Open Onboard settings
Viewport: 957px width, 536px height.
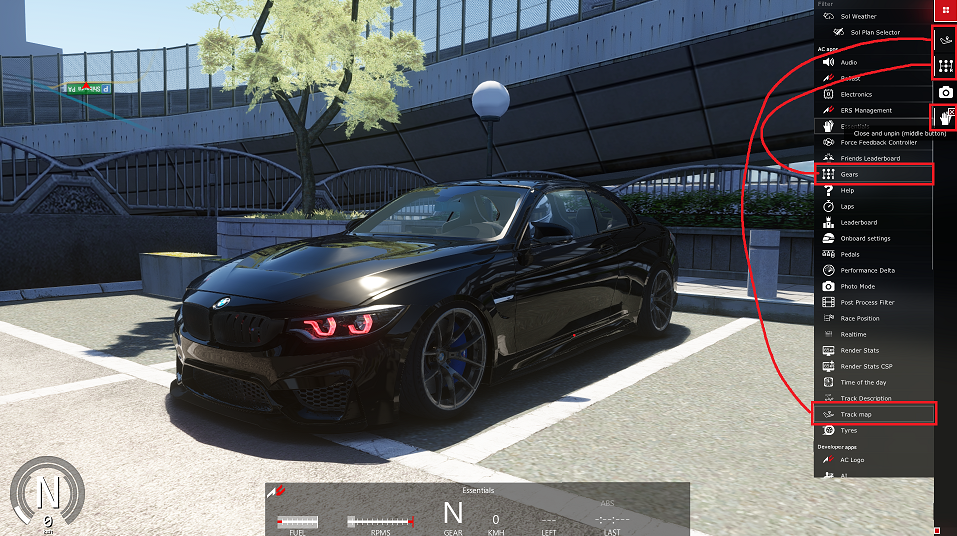(865, 238)
